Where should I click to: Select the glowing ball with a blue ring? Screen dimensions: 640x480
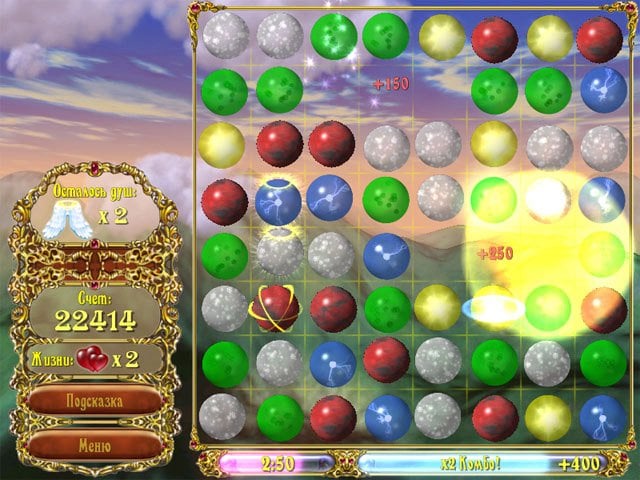pyautogui.click(x=494, y=306)
